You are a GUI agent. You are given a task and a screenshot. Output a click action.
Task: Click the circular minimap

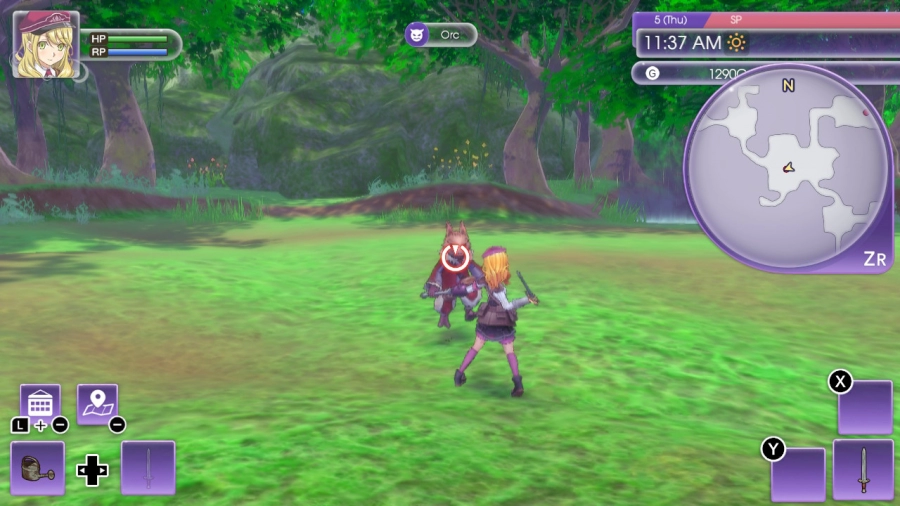point(787,168)
